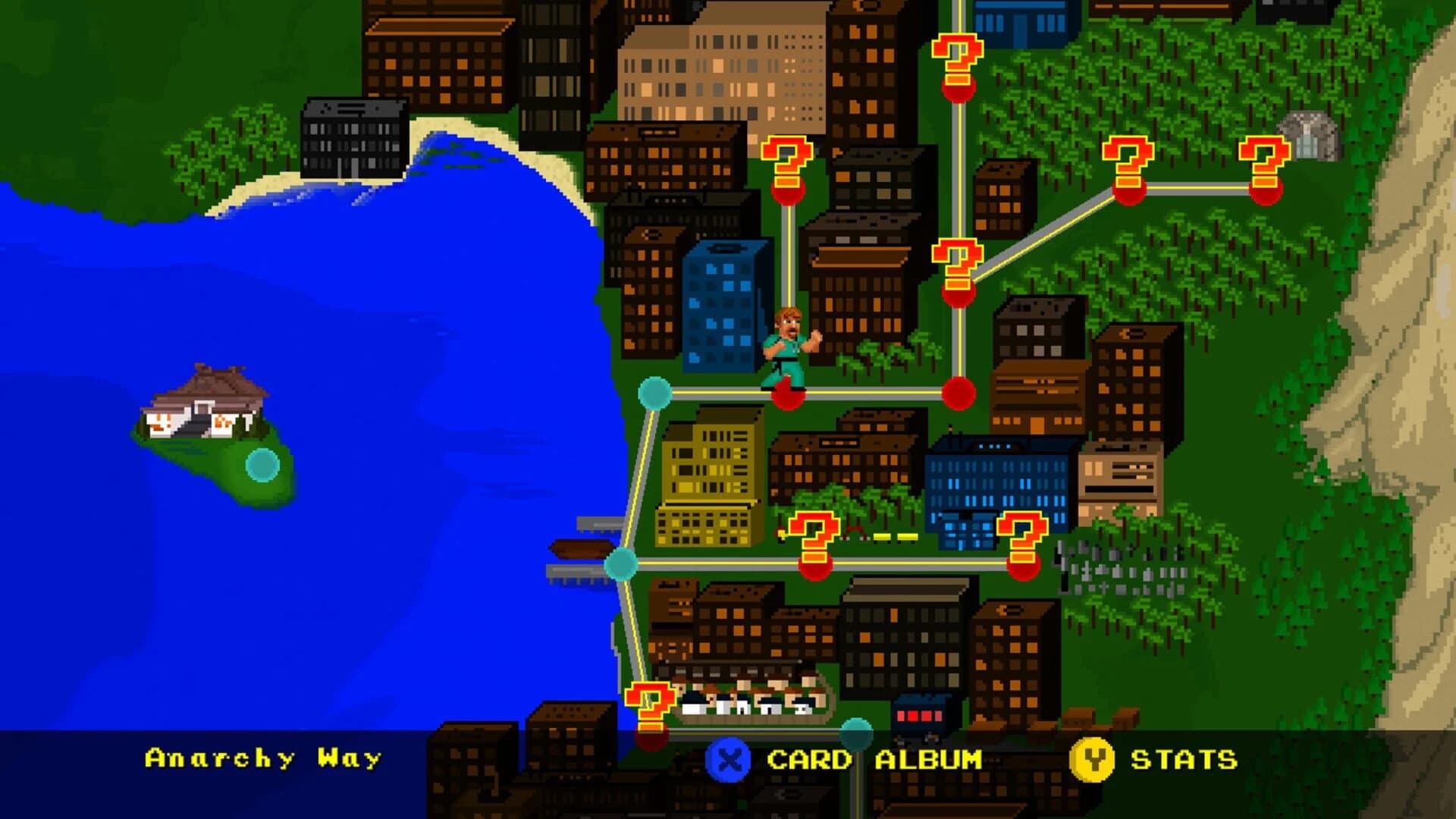Toggle the cyan node near the docks
The image size is (1456, 819).
(622, 565)
